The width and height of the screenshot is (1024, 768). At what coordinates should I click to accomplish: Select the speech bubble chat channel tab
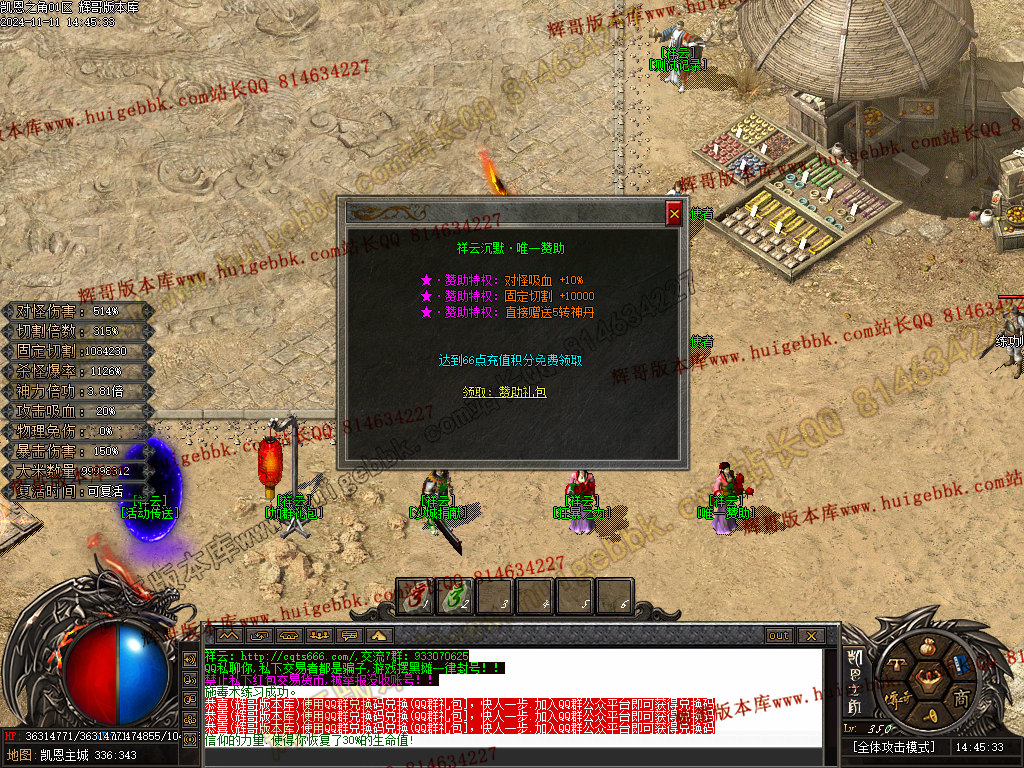(x=350, y=636)
